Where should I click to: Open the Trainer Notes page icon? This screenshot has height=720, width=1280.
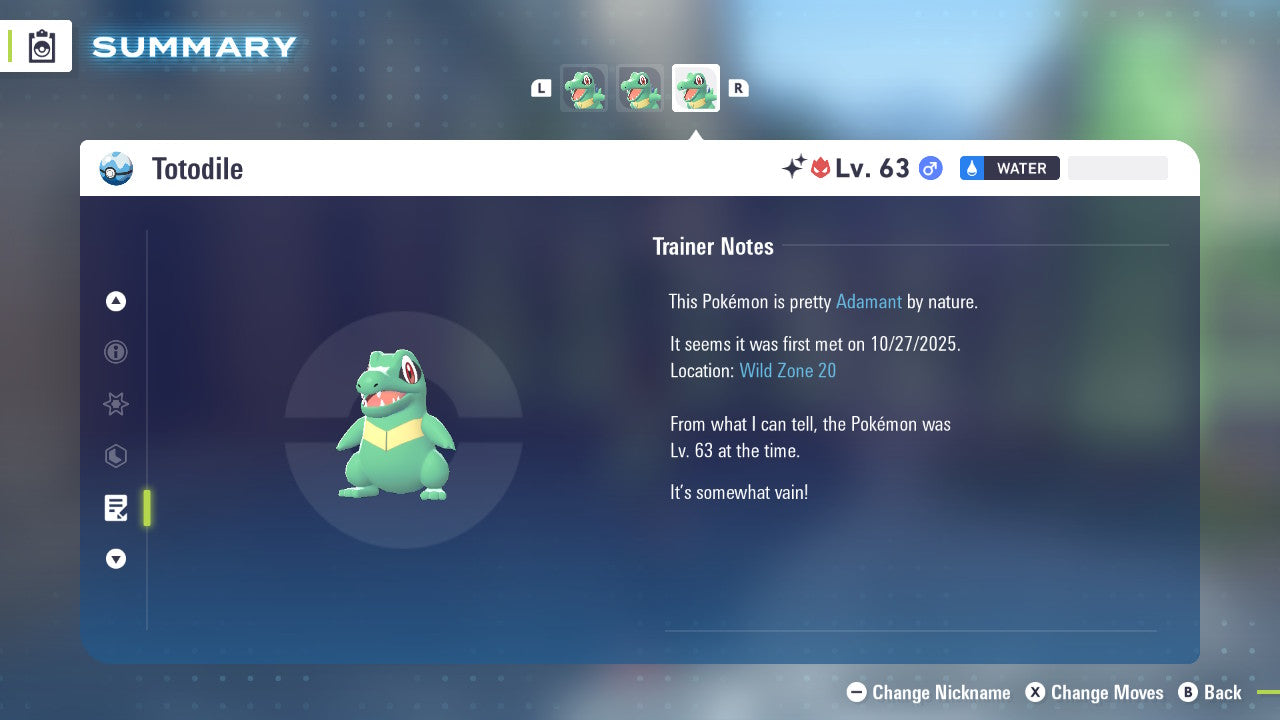coord(116,508)
